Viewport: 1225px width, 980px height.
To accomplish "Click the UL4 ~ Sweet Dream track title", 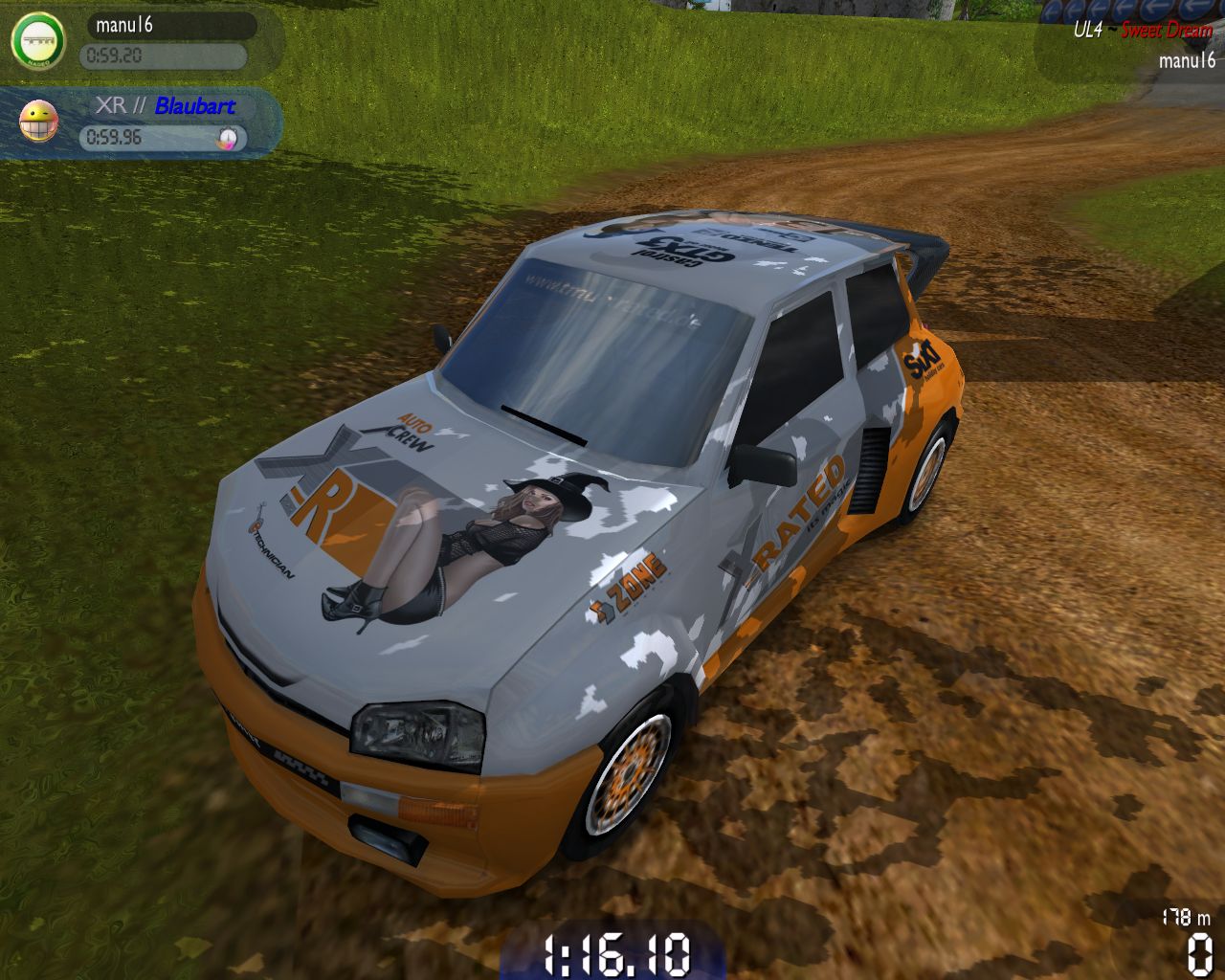I will (1142, 31).
